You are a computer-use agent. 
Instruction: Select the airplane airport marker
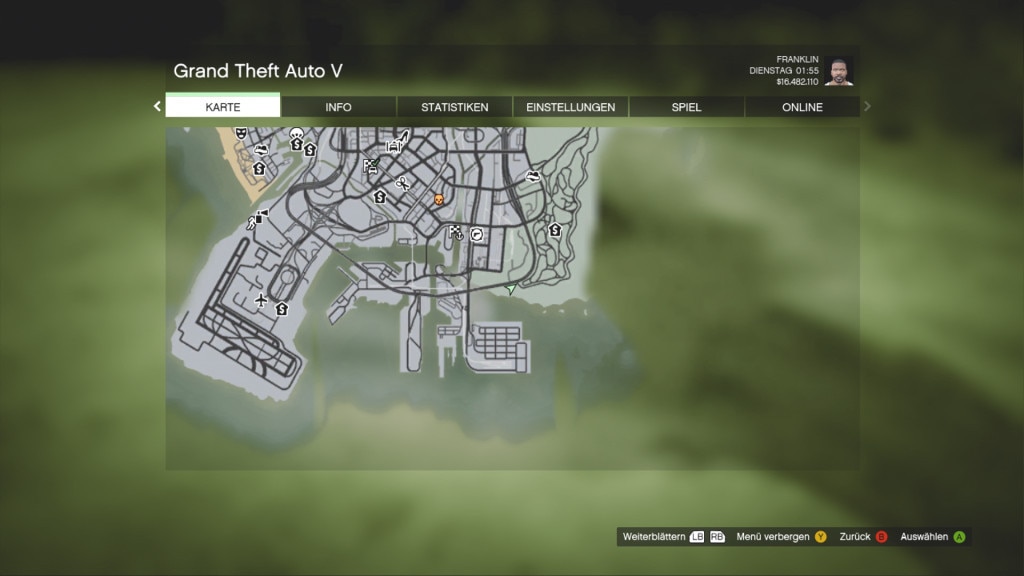pyautogui.click(x=261, y=299)
